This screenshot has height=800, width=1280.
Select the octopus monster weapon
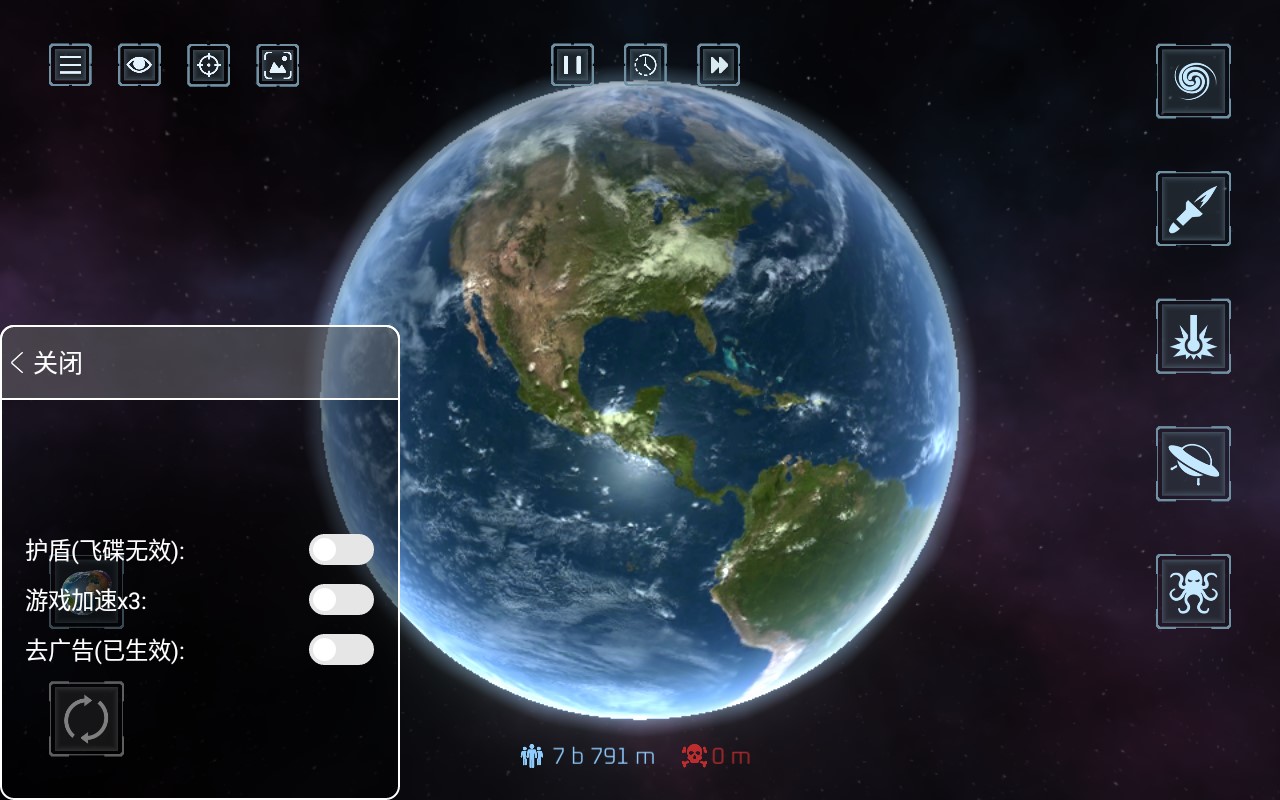1193,591
